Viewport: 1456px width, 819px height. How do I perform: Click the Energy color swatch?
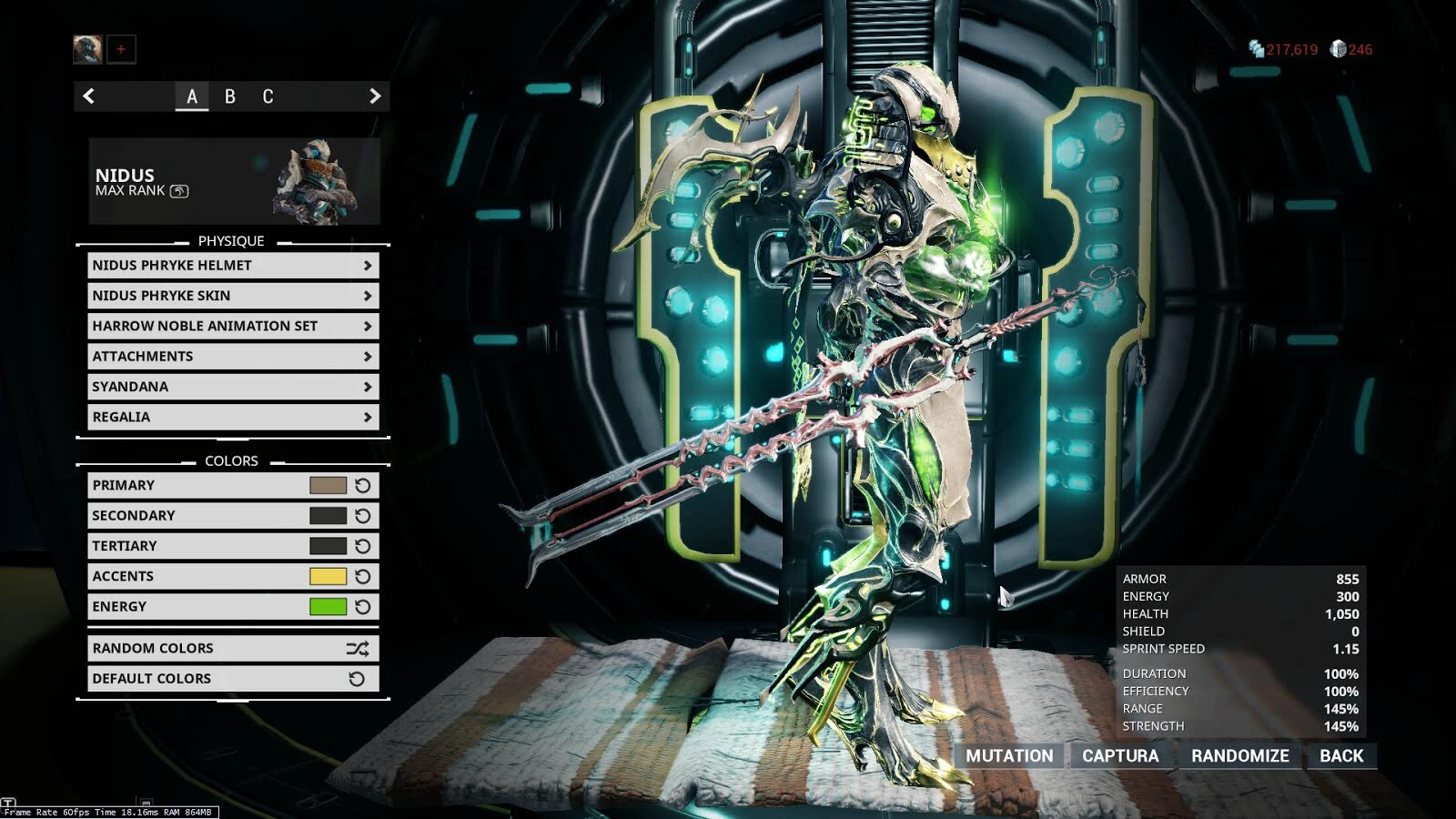click(328, 606)
